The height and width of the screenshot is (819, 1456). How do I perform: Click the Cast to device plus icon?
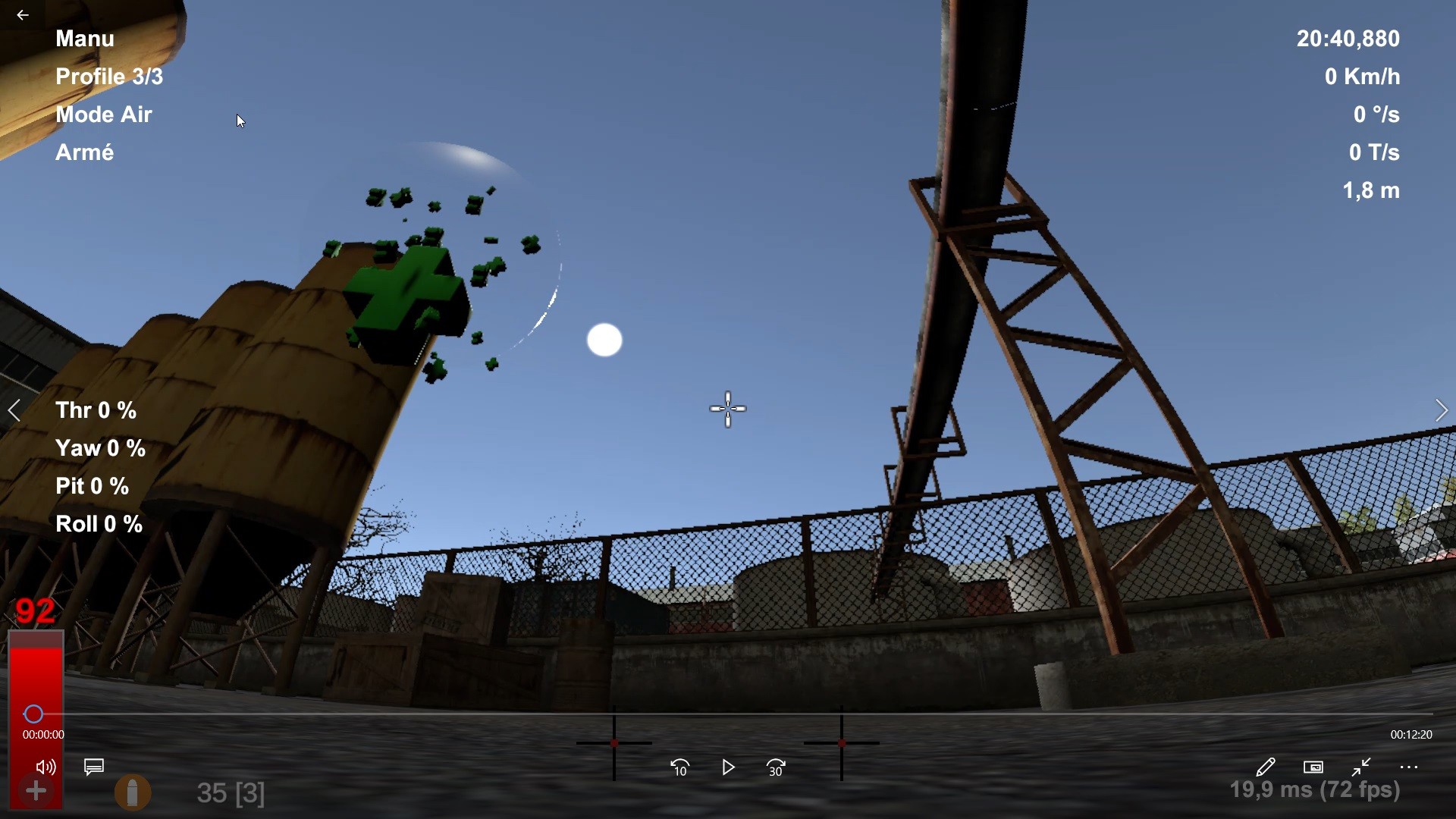click(x=36, y=791)
